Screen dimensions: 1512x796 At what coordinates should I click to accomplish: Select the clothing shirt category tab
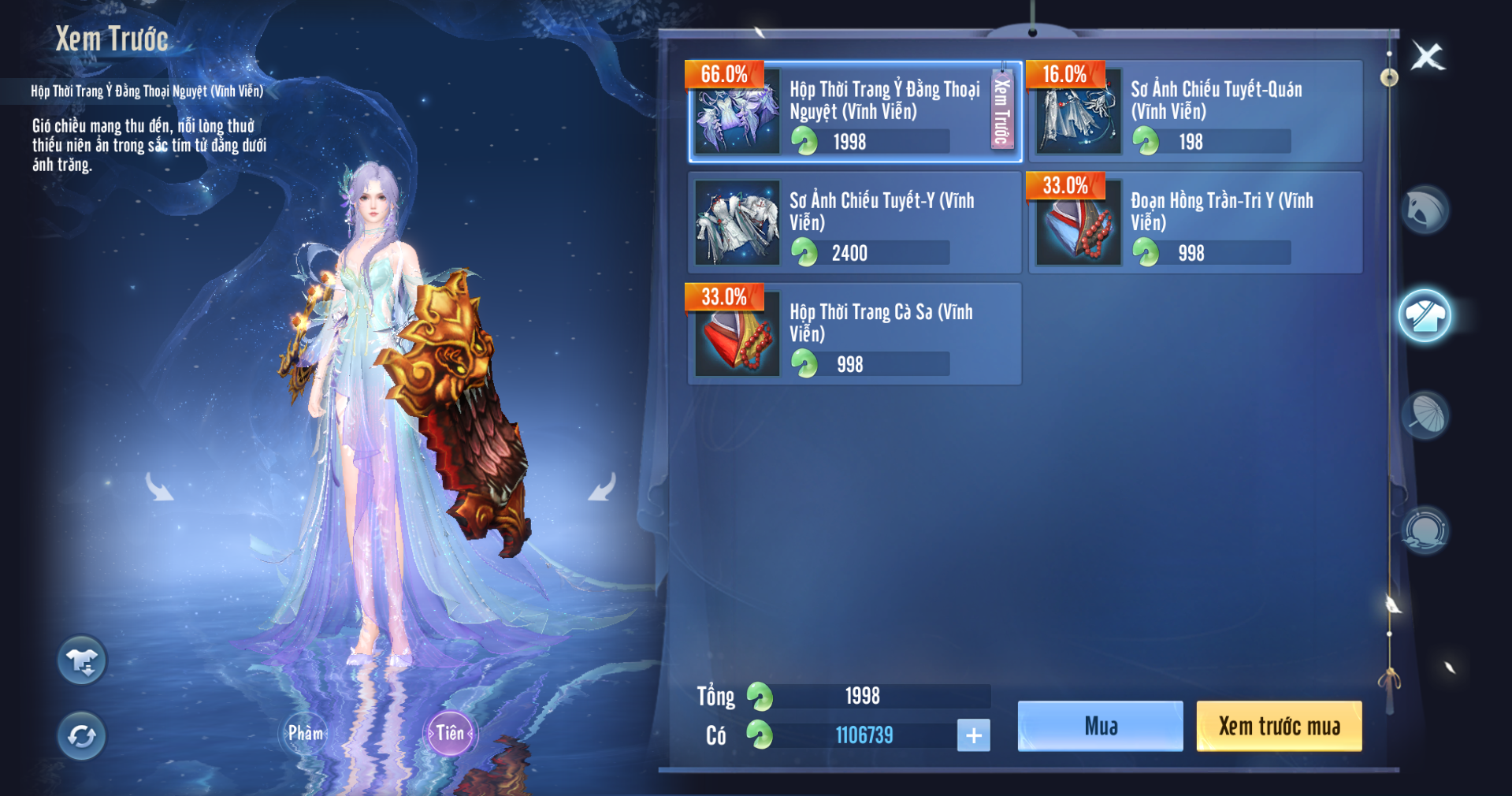click(1425, 315)
